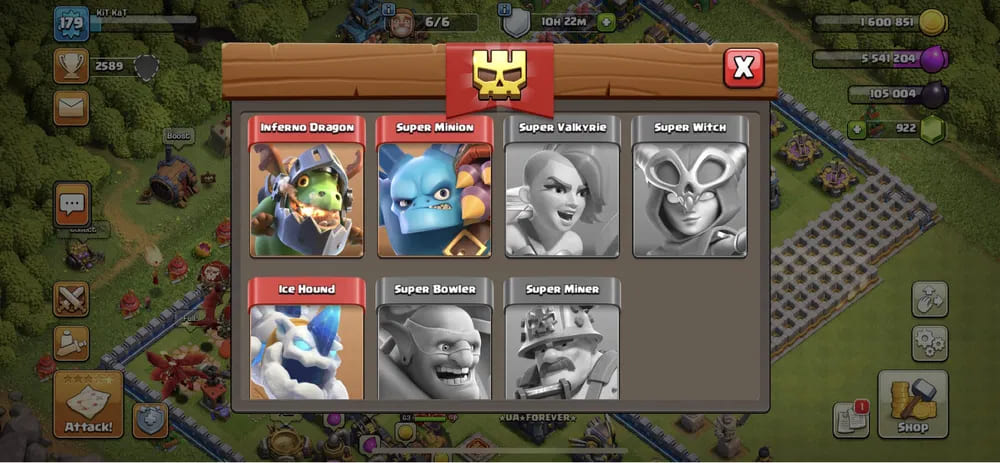Buy more gems with the plus button
The image size is (1000, 463).
856,128
